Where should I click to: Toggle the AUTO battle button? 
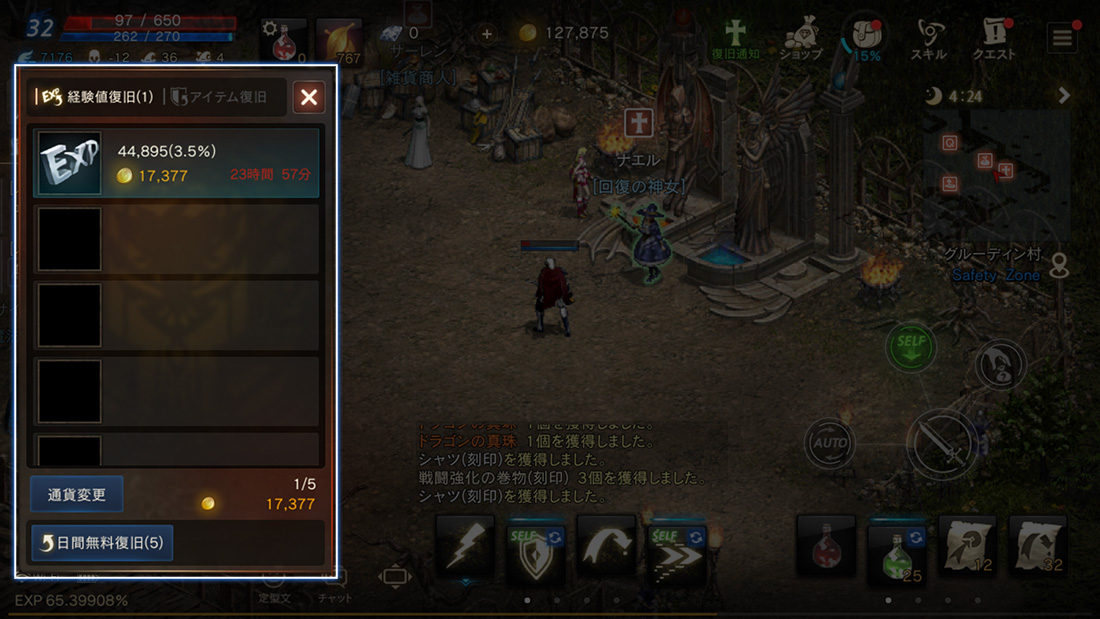830,443
